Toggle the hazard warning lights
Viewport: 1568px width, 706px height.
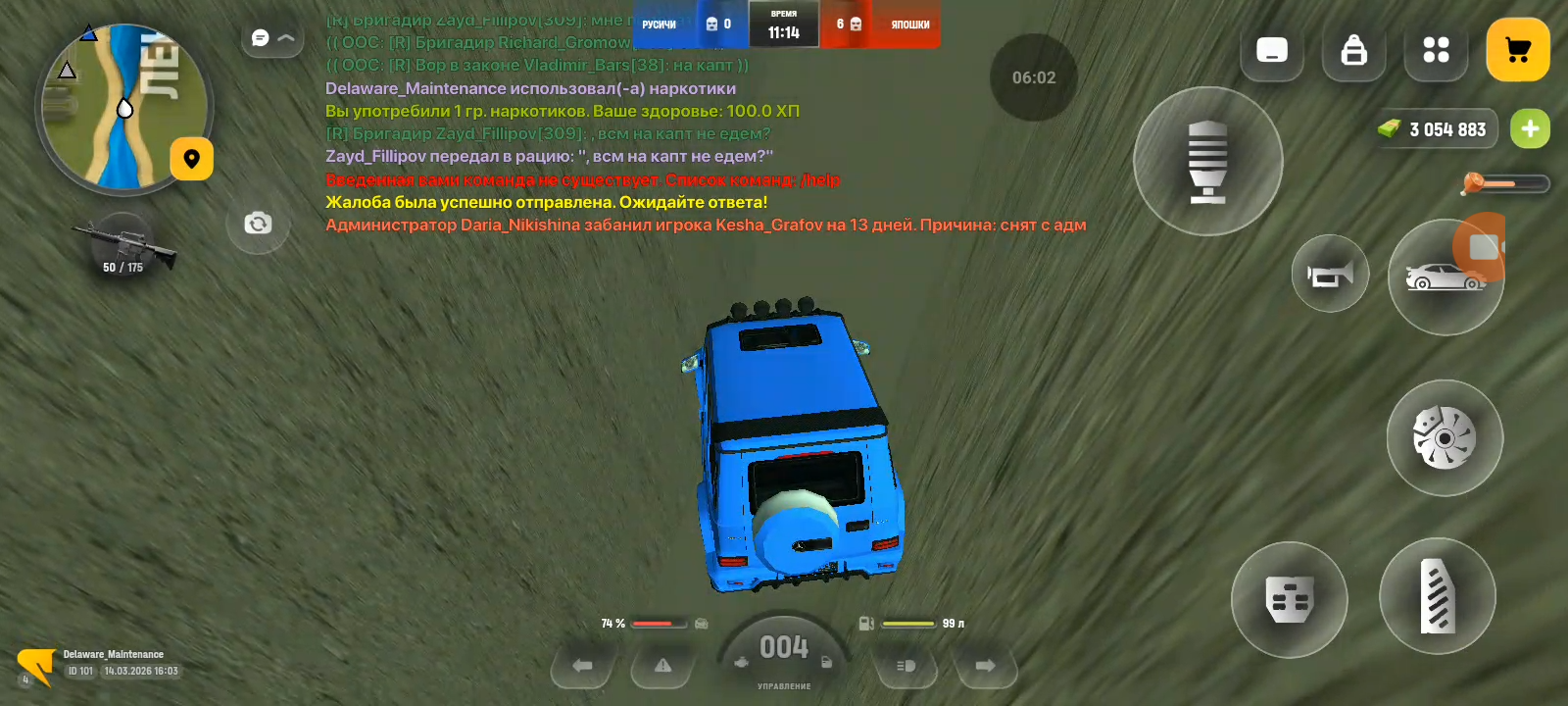(661, 665)
